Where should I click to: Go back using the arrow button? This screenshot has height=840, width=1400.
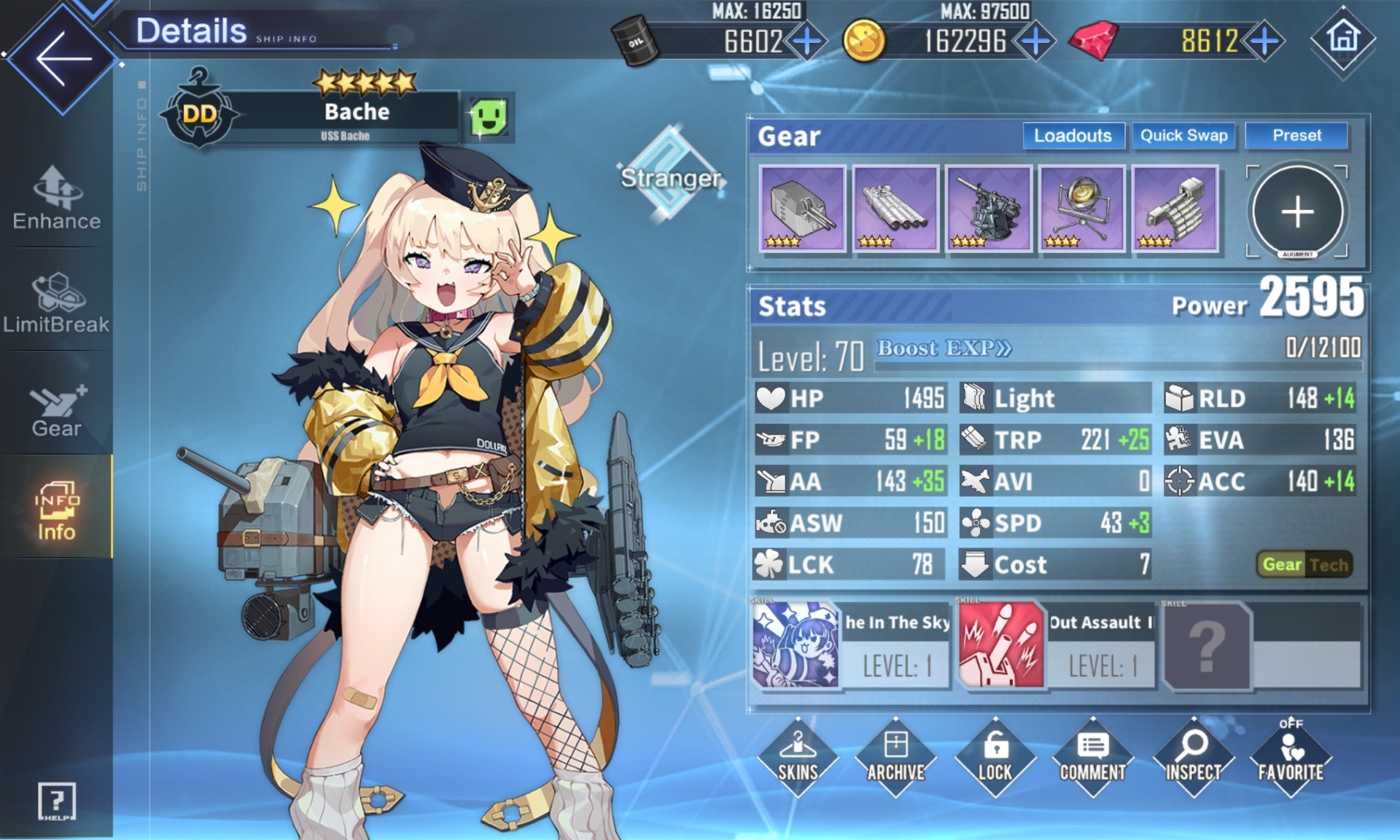tap(63, 58)
